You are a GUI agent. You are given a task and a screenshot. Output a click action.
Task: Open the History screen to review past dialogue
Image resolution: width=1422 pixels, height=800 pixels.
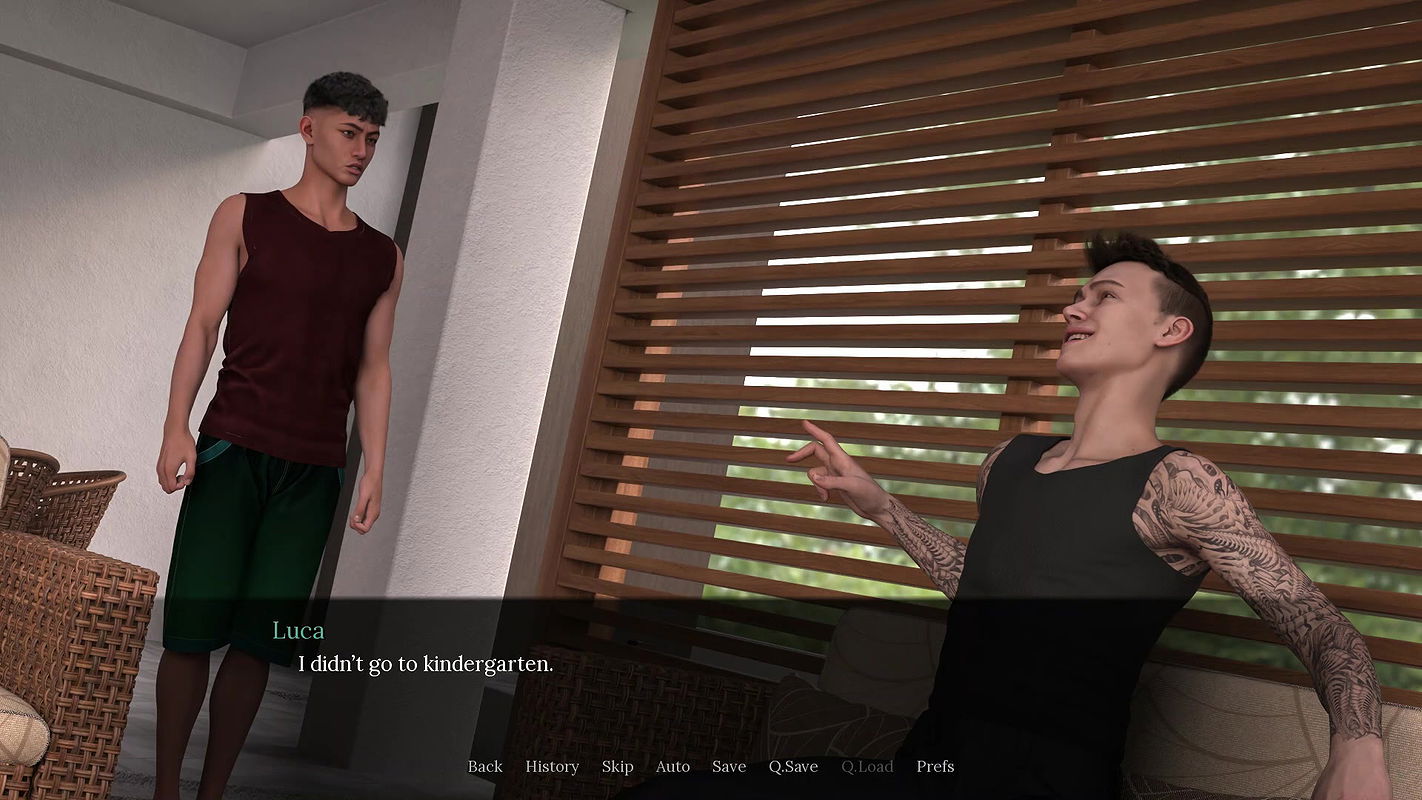[x=551, y=766]
